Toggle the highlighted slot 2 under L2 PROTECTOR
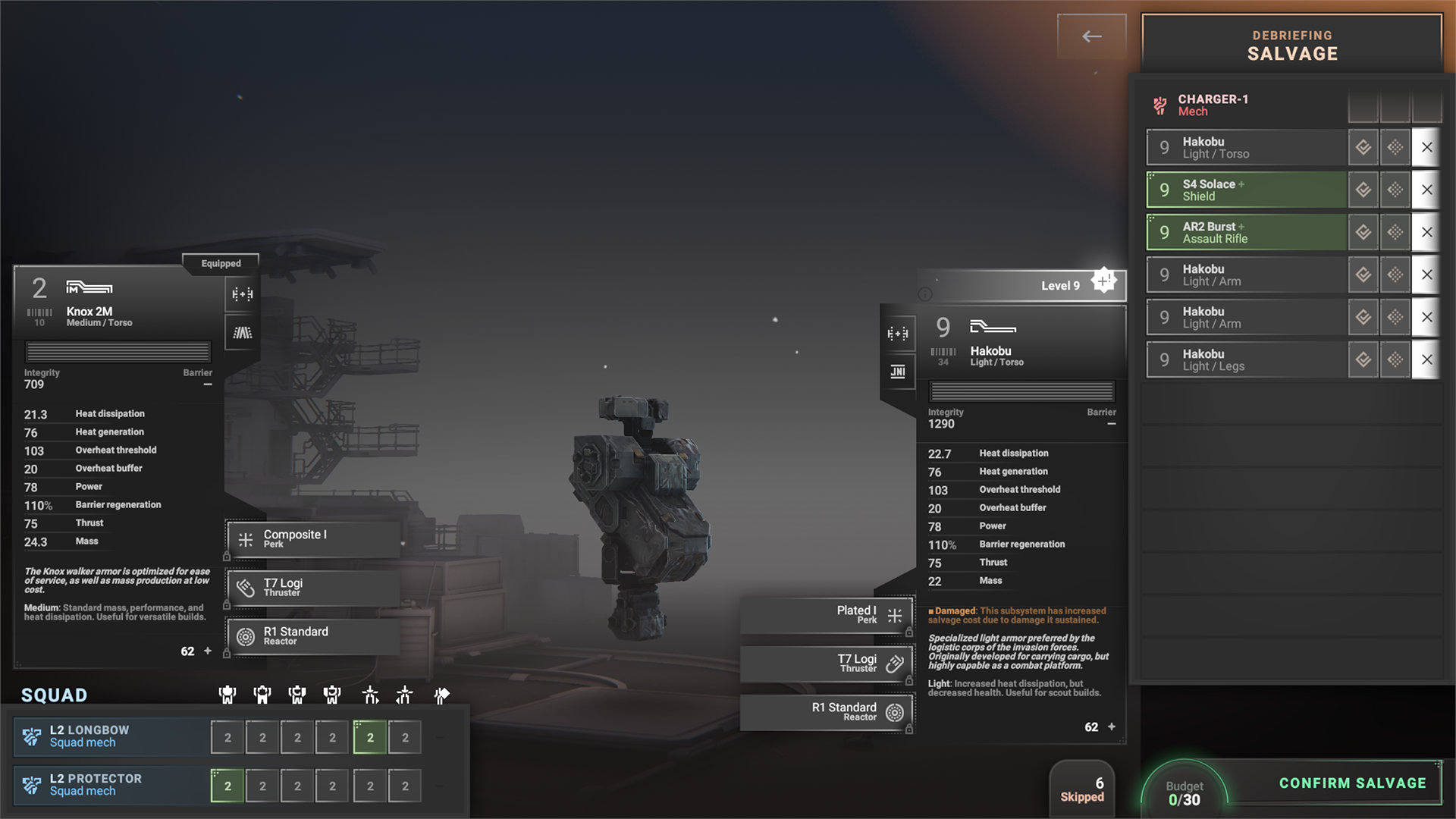Image resolution: width=1456 pixels, height=819 pixels. (227, 786)
